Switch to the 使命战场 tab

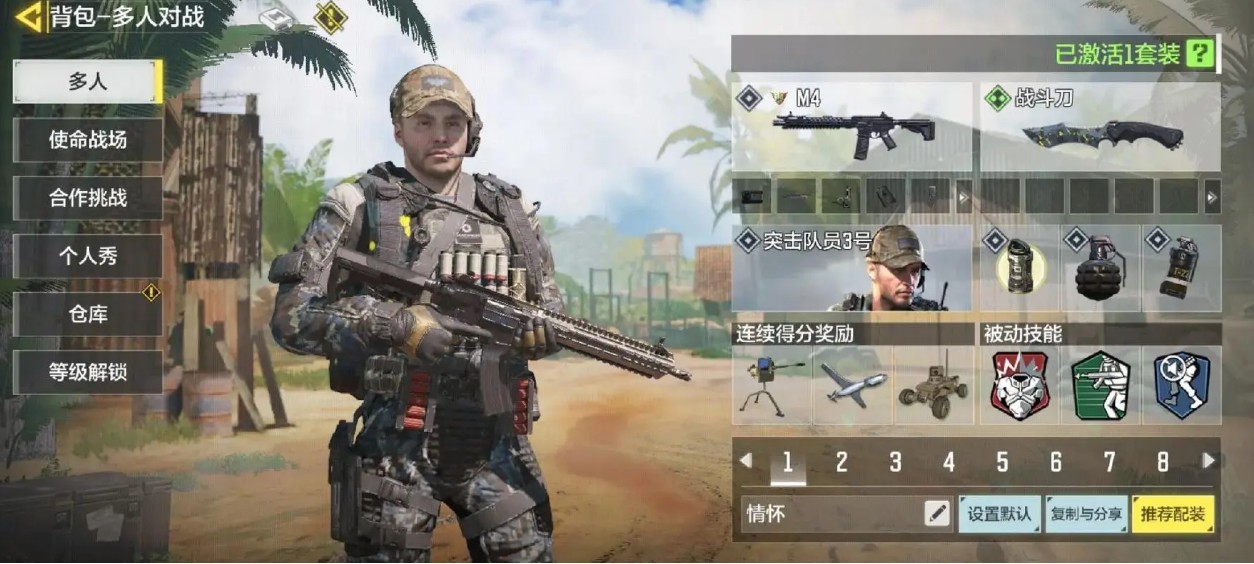point(88,140)
